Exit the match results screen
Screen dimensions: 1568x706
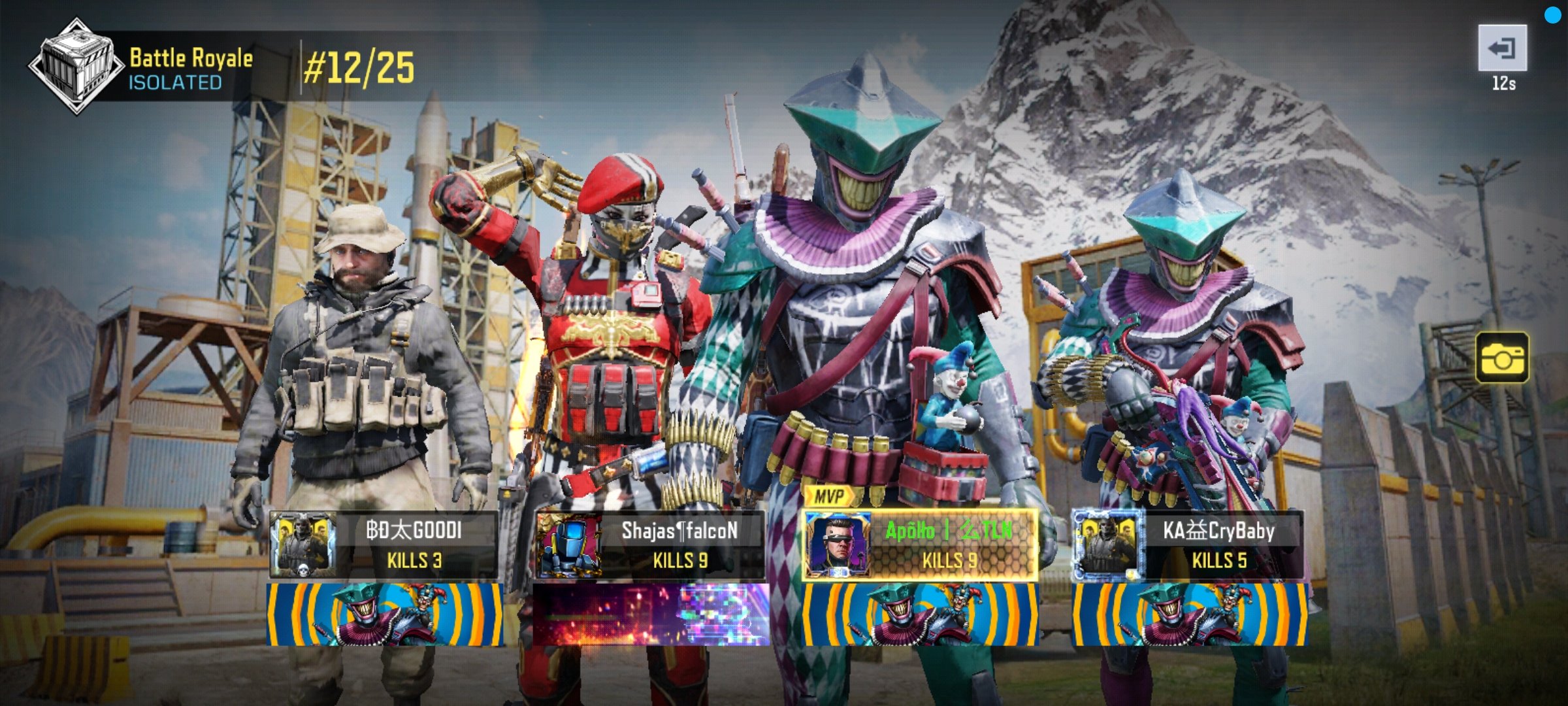pos(1502,48)
